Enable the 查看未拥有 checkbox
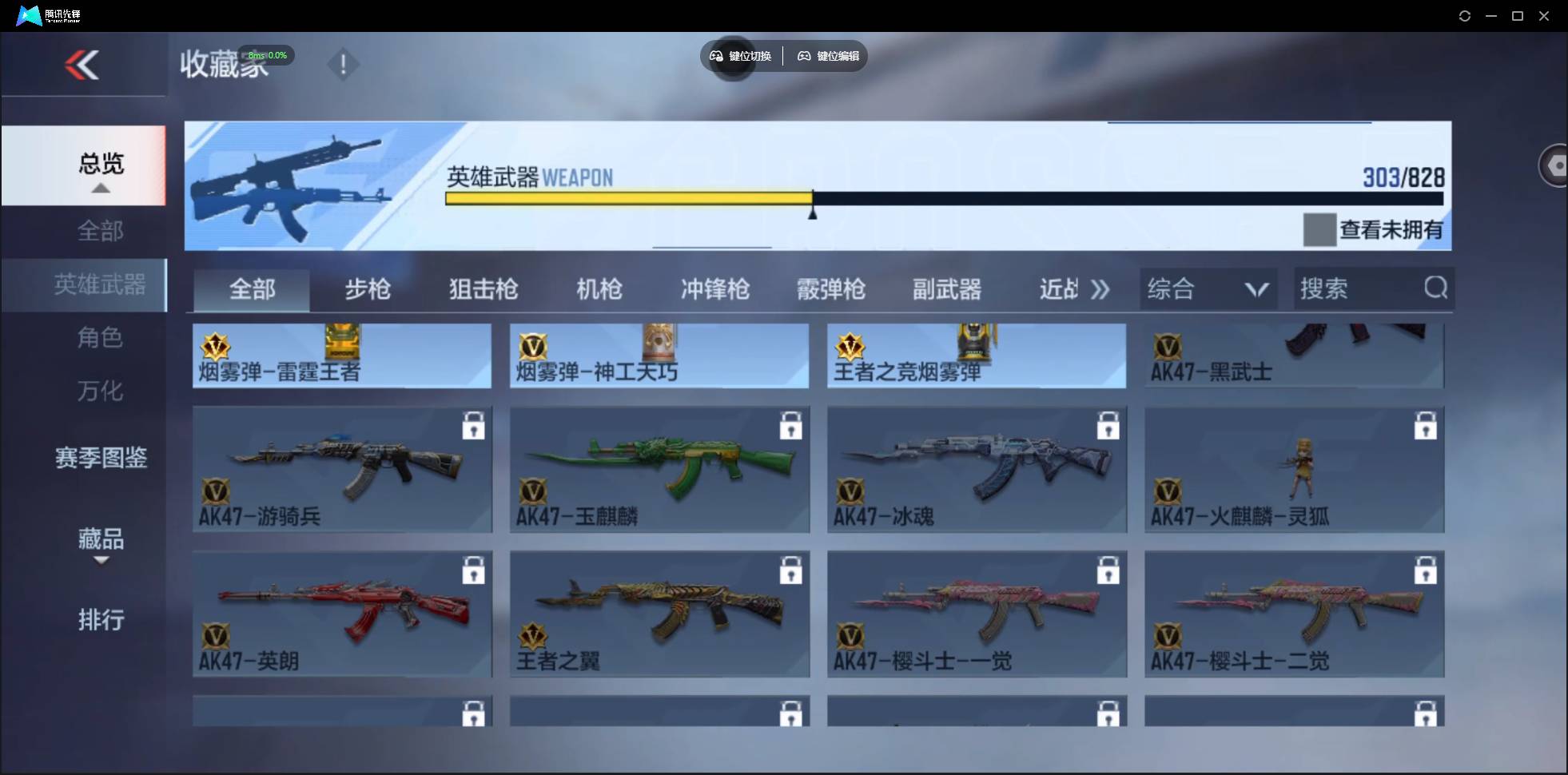 click(x=1318, y=229)
